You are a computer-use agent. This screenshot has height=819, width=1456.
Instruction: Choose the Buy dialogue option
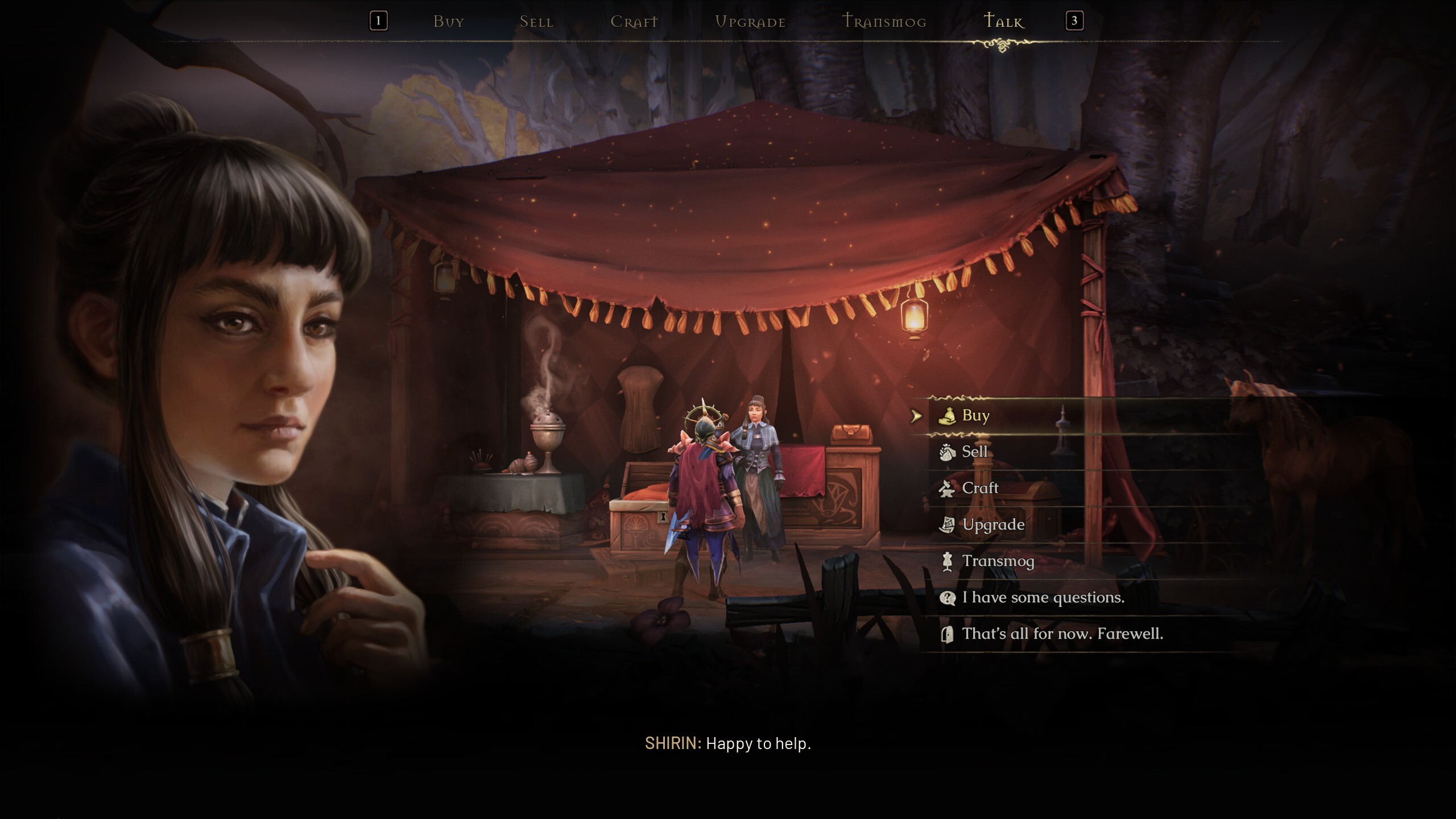975,416
